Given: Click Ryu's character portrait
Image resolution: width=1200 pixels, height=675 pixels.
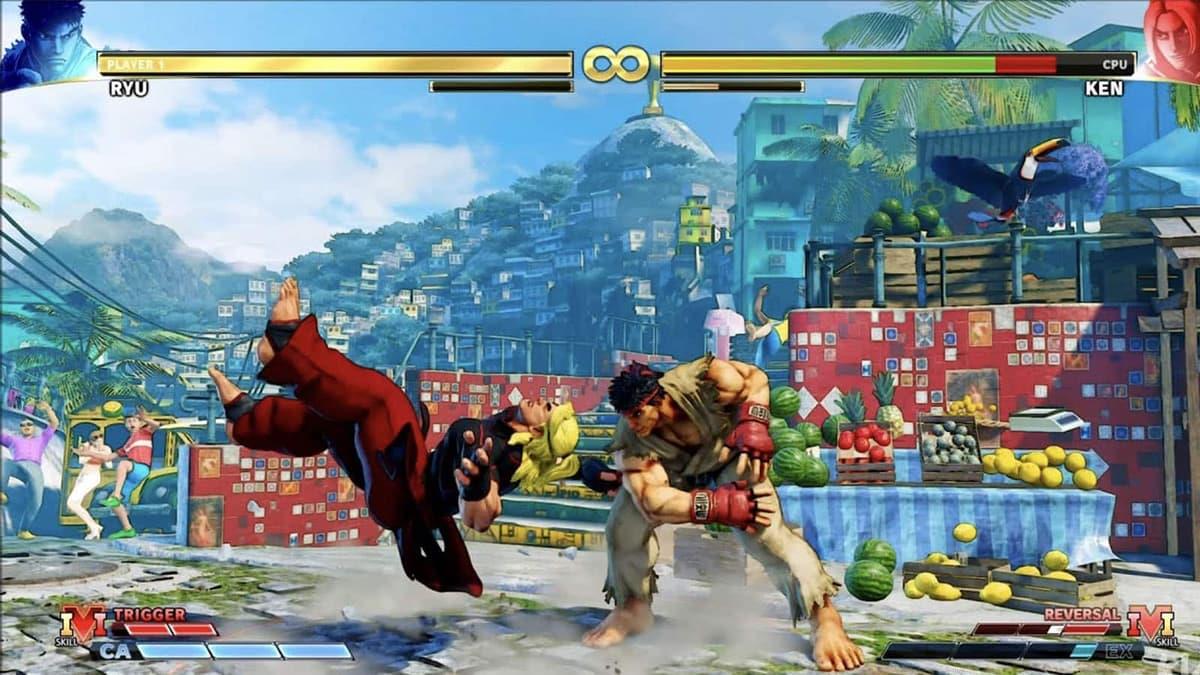Looking at the screenshot, I should pos(45,45).
